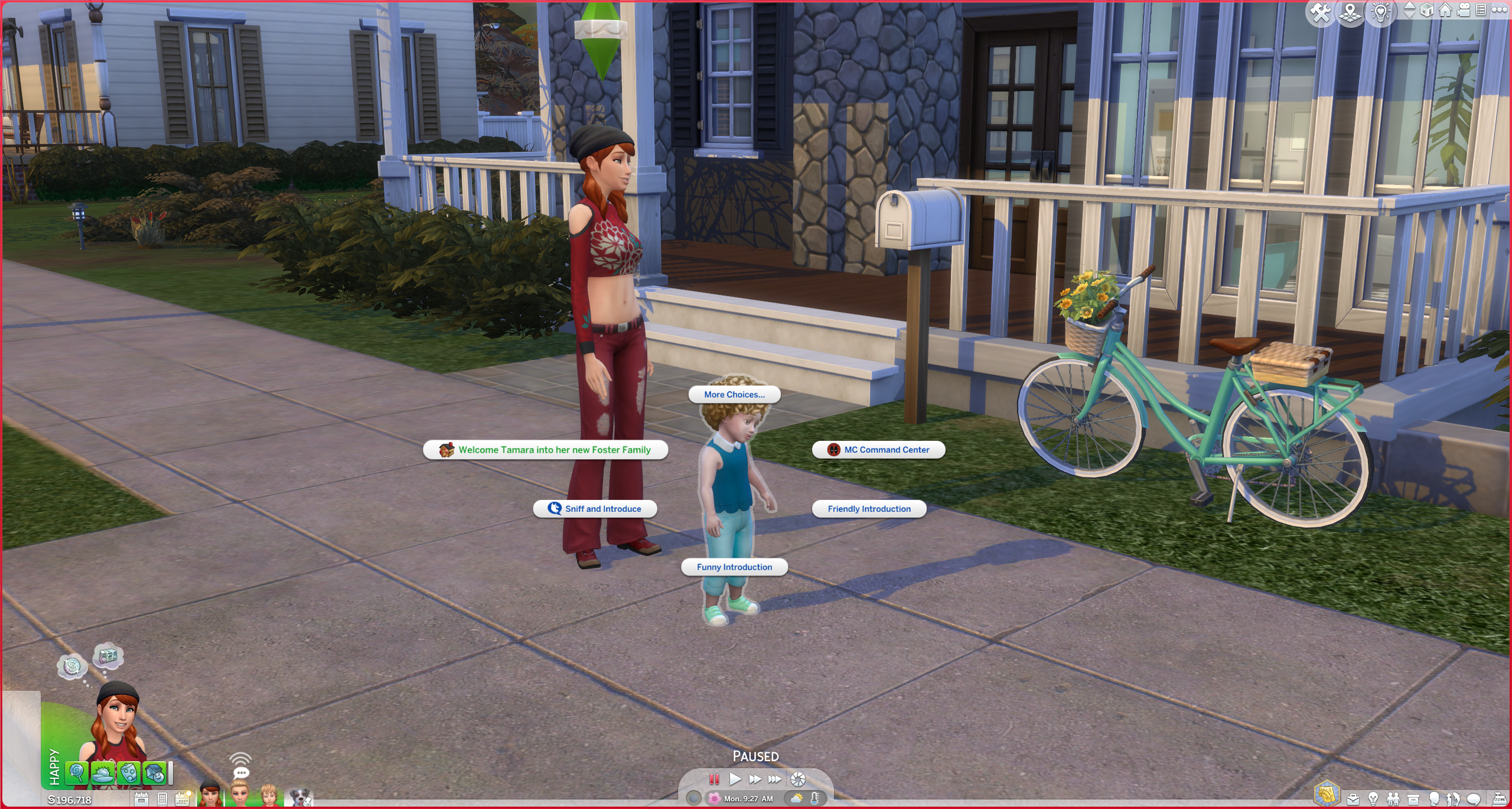Welcome Tamara into her new Foster Family

click(546, 449)
